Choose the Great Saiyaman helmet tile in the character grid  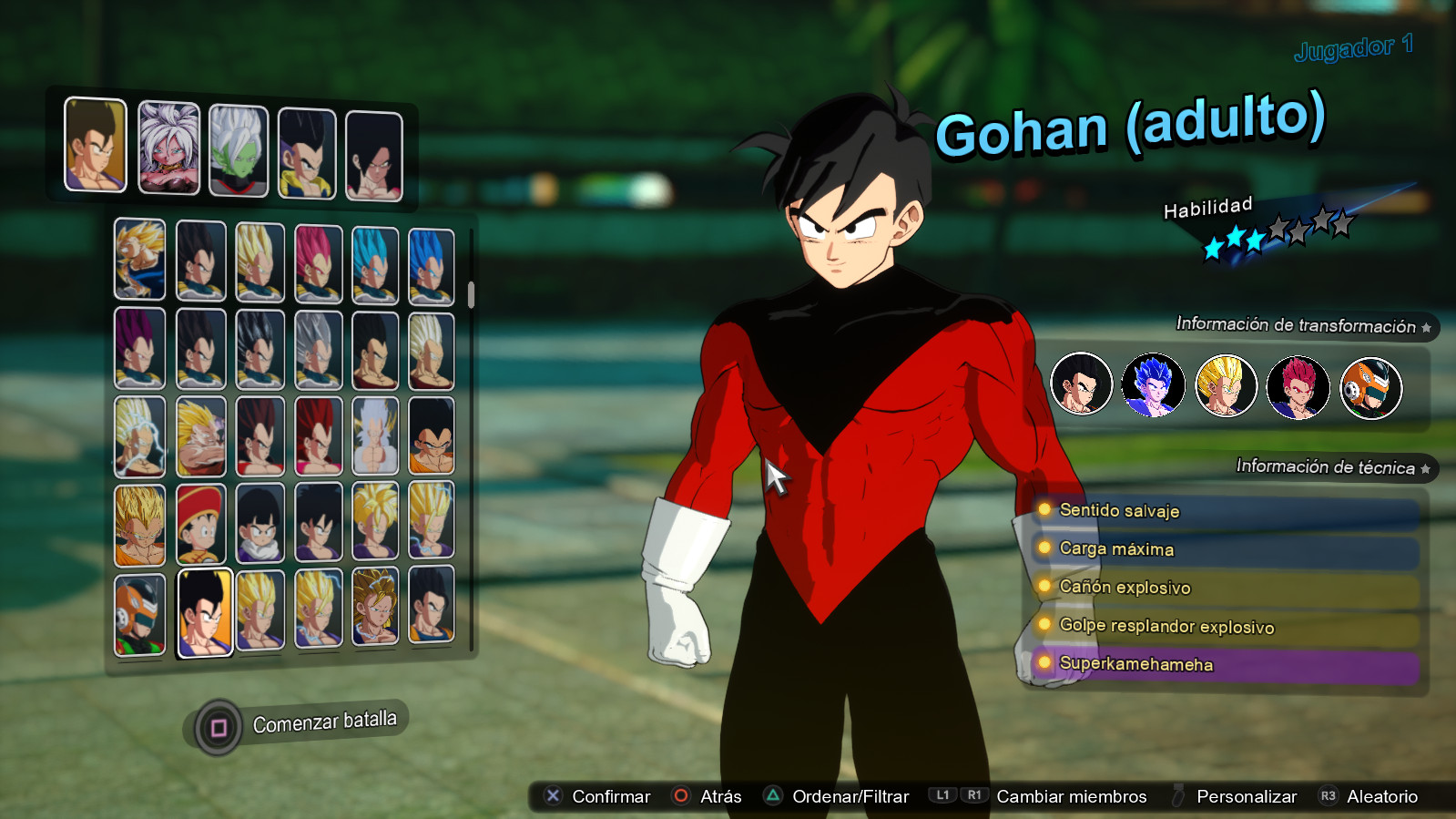tap(140, 614)
